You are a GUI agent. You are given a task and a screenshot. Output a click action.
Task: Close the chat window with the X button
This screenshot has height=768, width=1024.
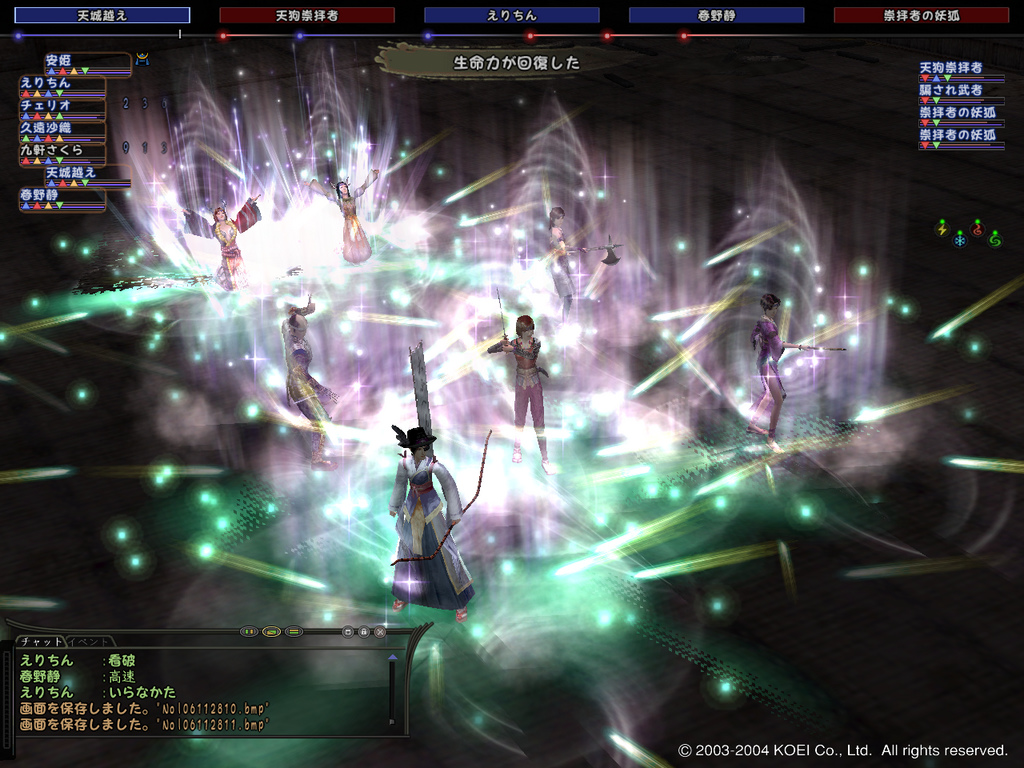point(380,632)
